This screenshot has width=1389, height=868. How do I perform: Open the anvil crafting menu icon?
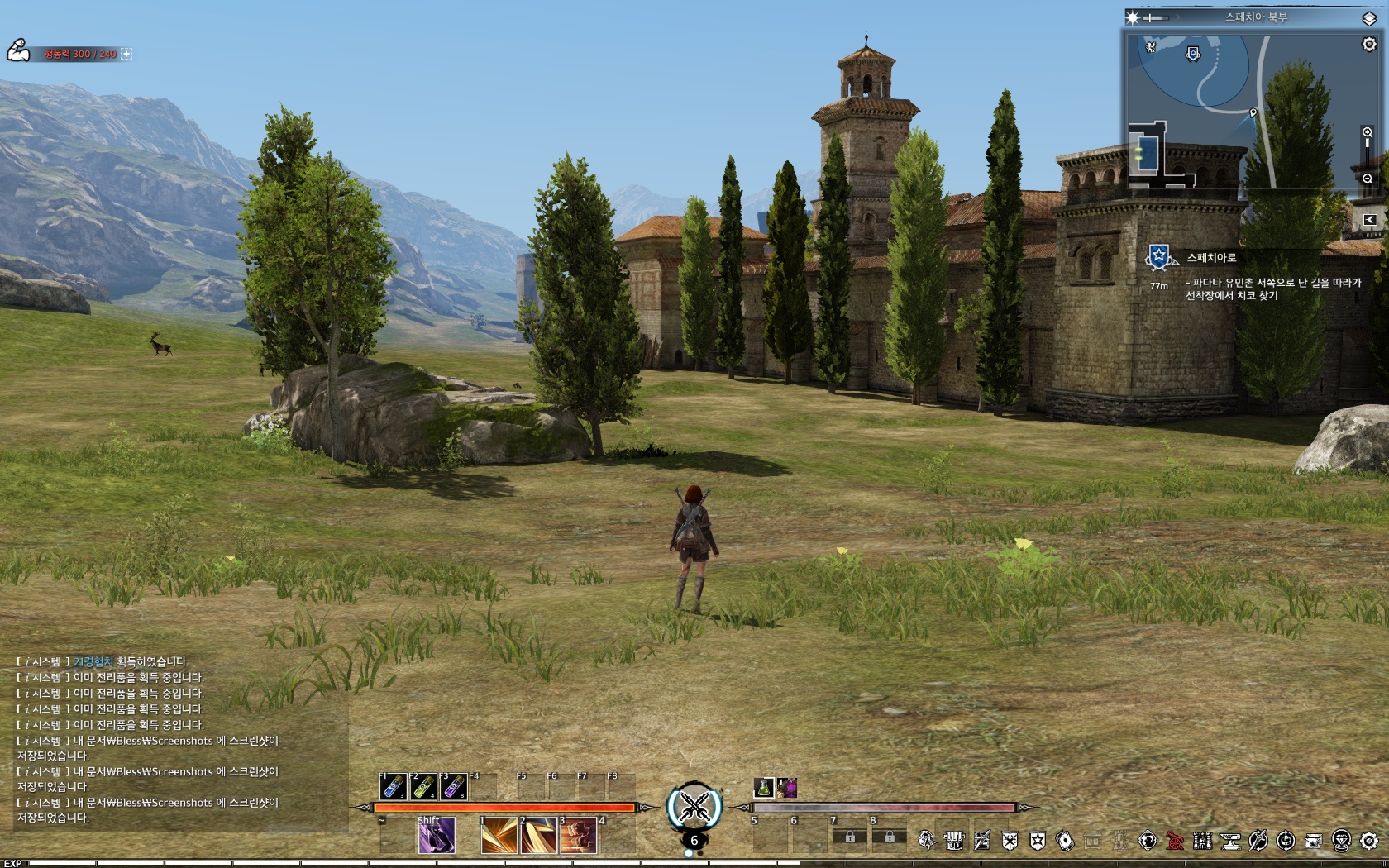click(x=1230, y=842)
